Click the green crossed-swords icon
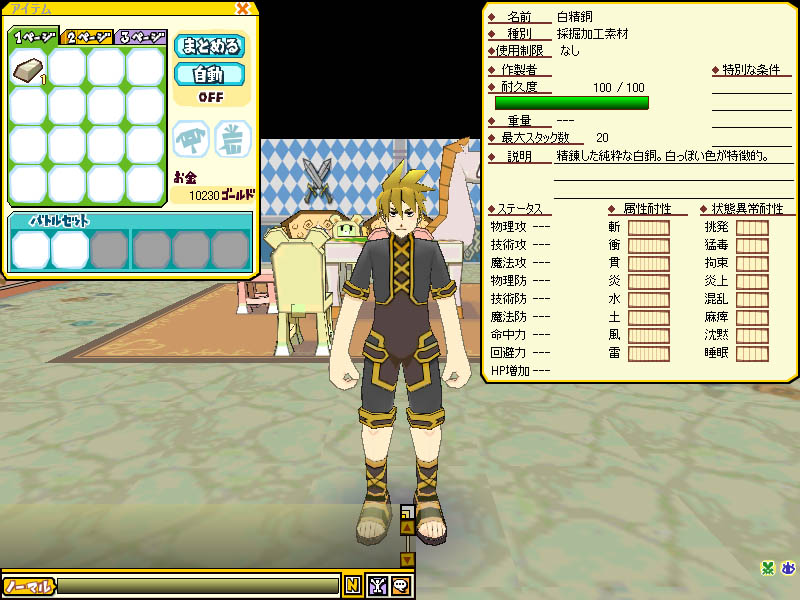 pyautogui.click(x=767, y=569)
